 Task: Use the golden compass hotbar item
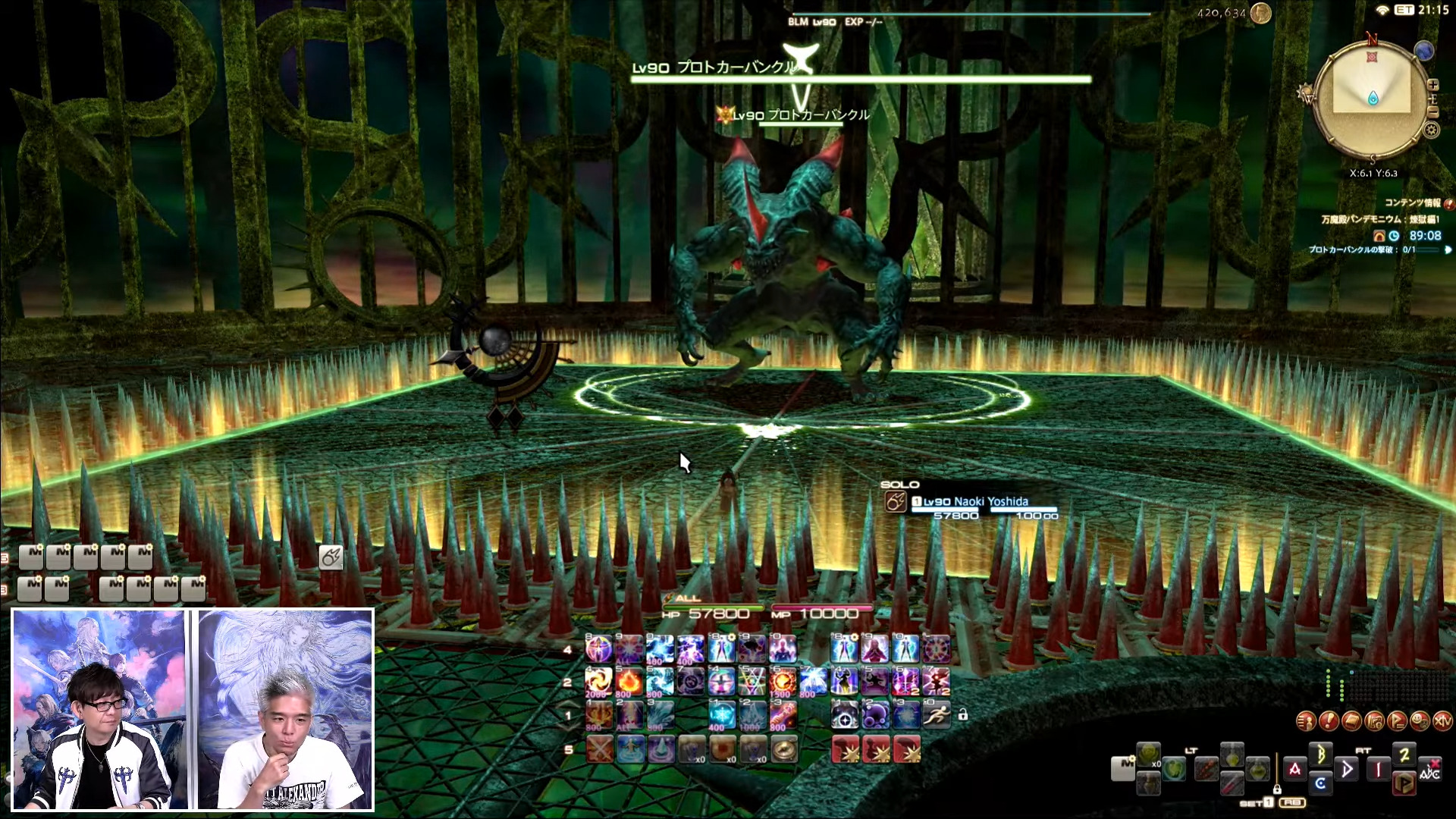pos(784,749)
